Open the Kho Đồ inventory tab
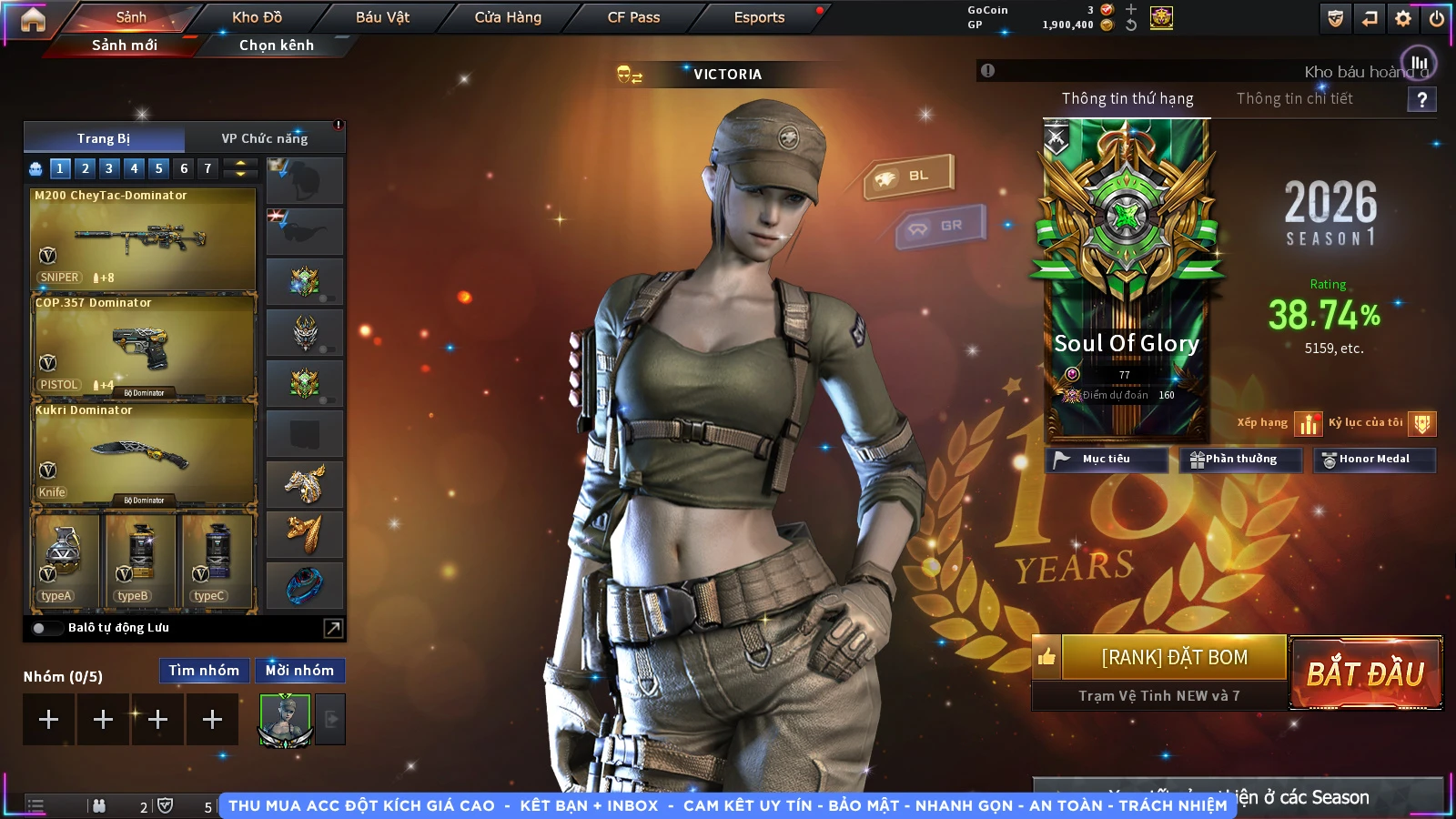 point(257,17)
